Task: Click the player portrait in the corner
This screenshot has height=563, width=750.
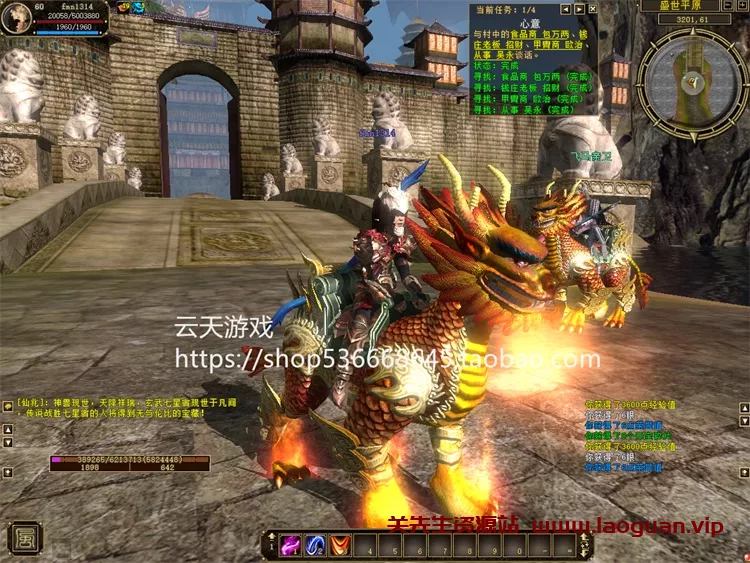Action: (17, 17)
